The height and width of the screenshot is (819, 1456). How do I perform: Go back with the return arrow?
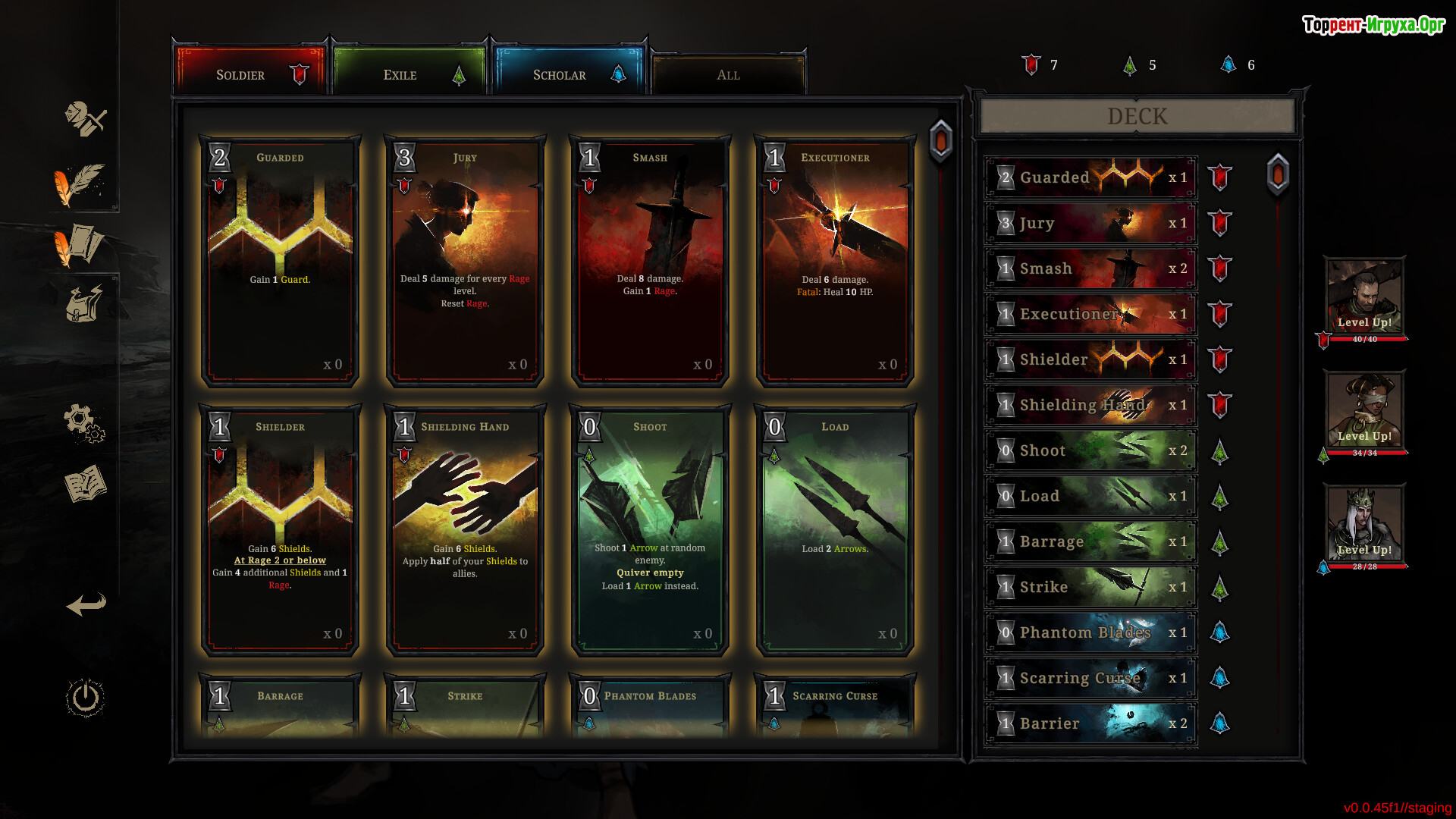tap(86, 604)
